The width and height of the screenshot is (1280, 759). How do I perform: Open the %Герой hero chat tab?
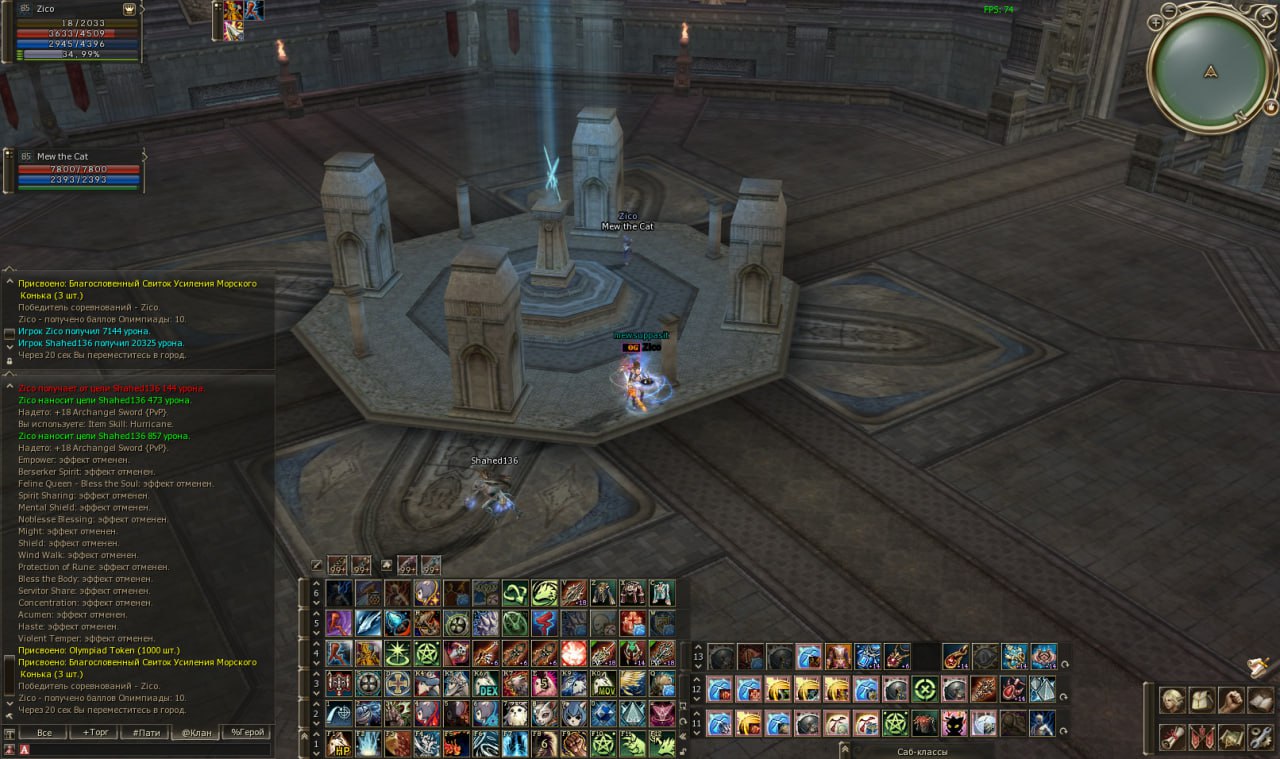pyautogui.click(x=245, y=733)
